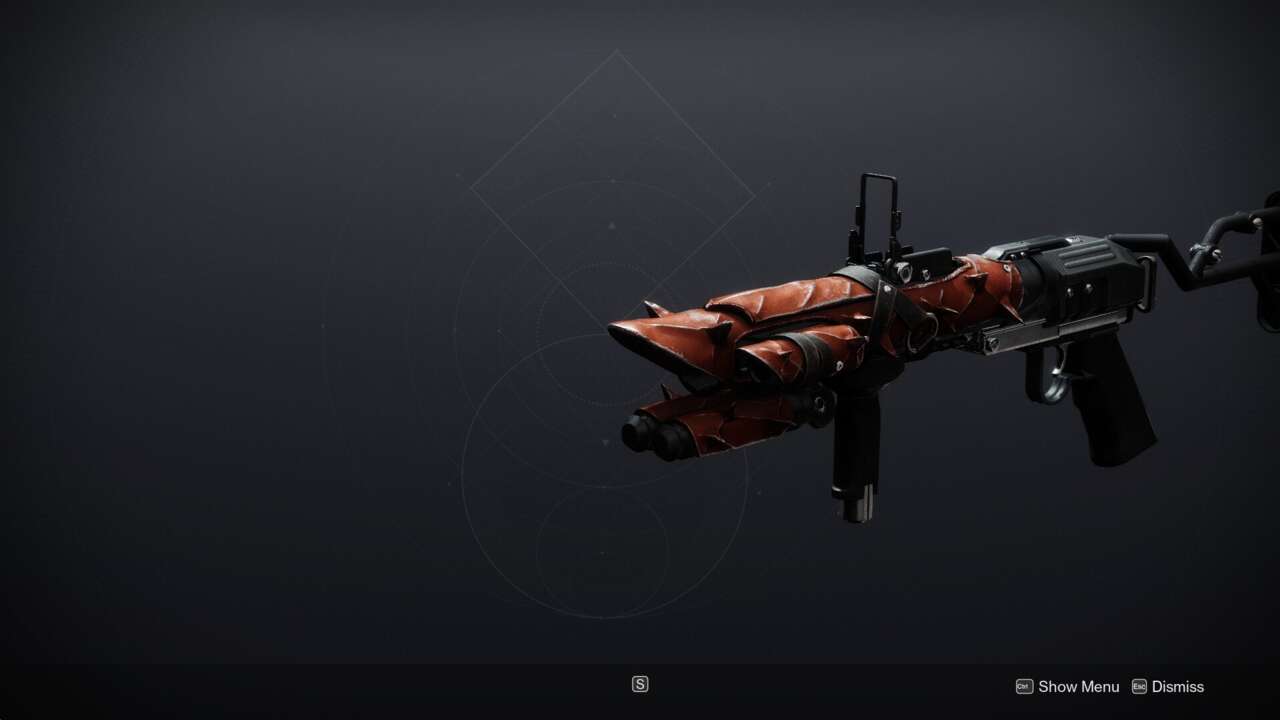Dismiss the weapon inspection view

pos(1168,686)
